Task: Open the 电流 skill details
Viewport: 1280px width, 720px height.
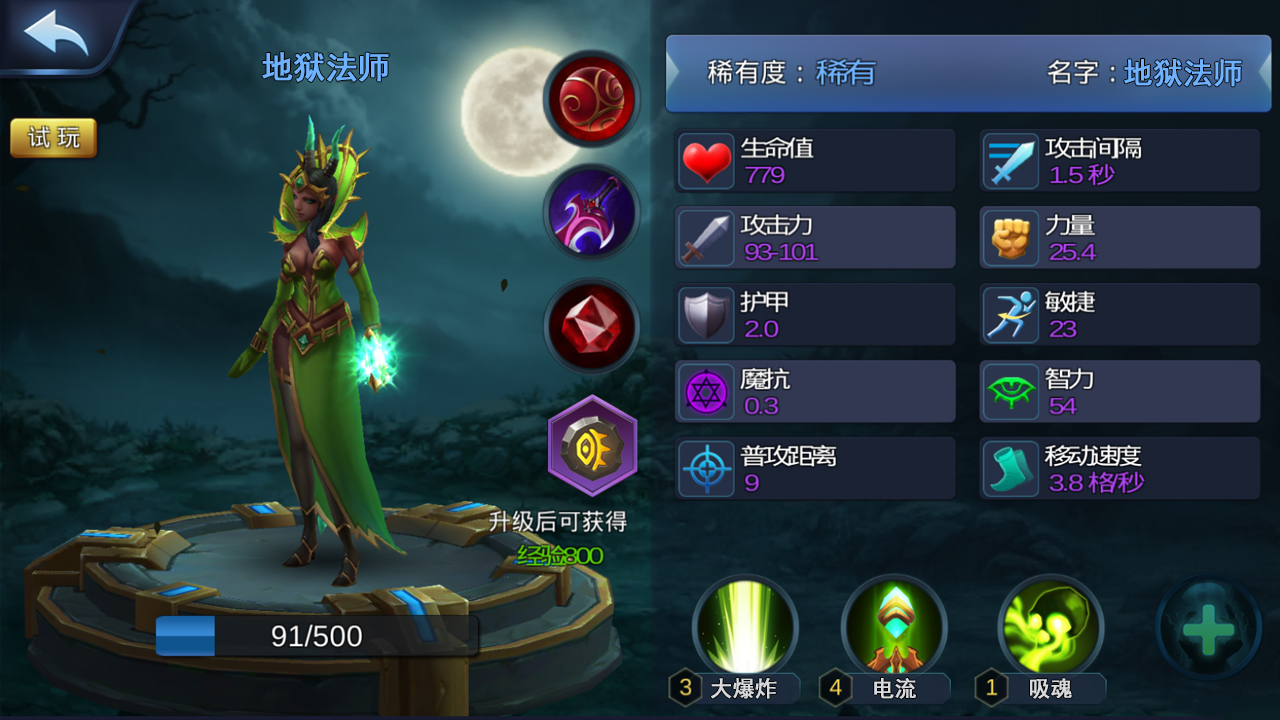Action: [x=895, y=627]
